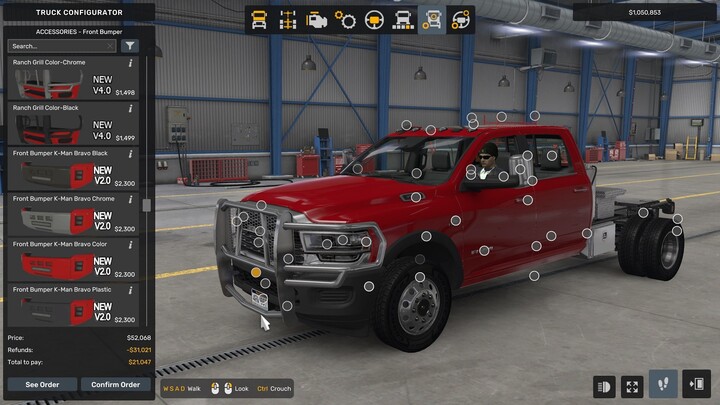Open the engine category tab

(x=318, y=19)
